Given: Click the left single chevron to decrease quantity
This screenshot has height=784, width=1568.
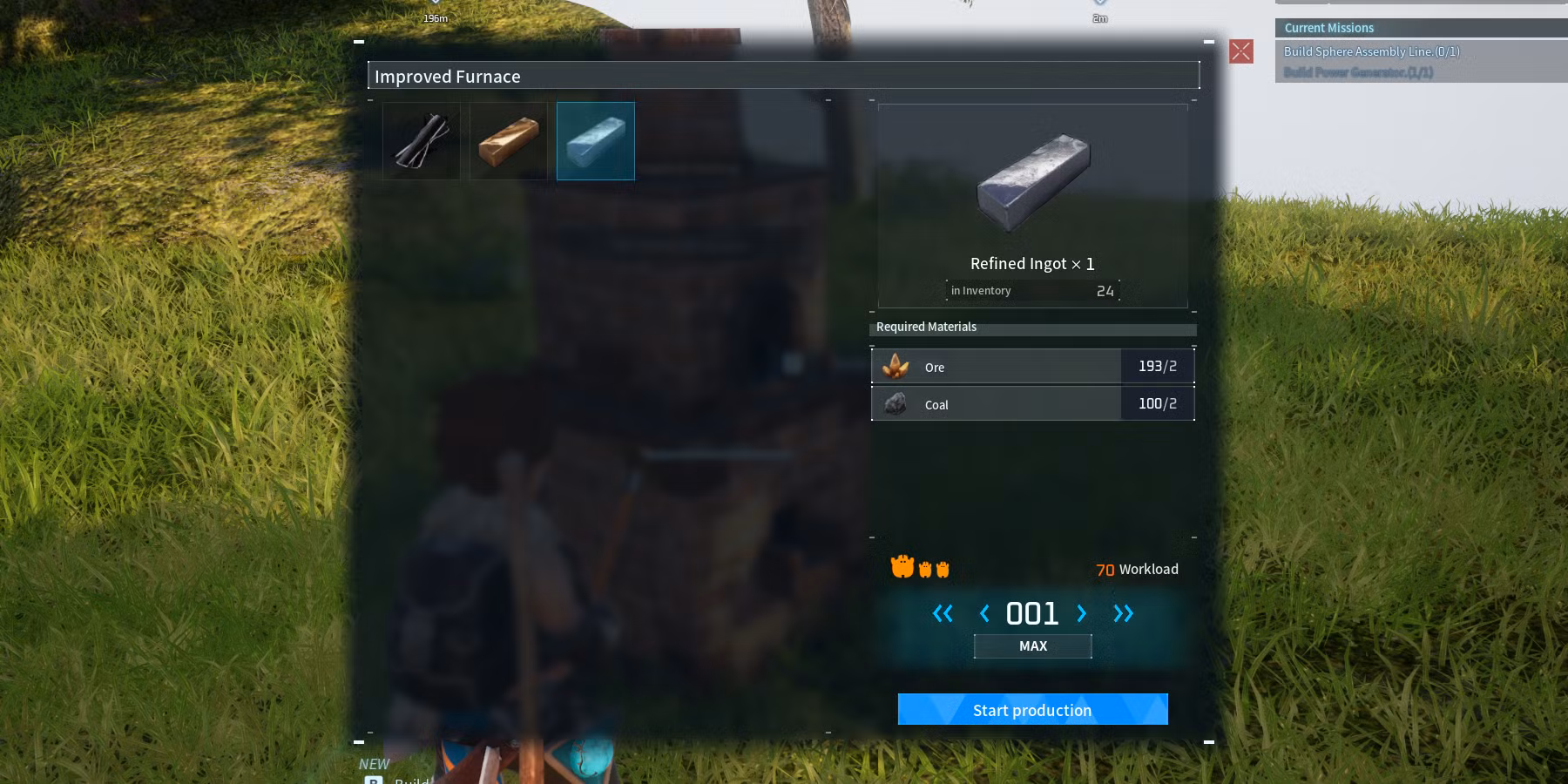Looking at the screenshot, I should coord(984,613).
